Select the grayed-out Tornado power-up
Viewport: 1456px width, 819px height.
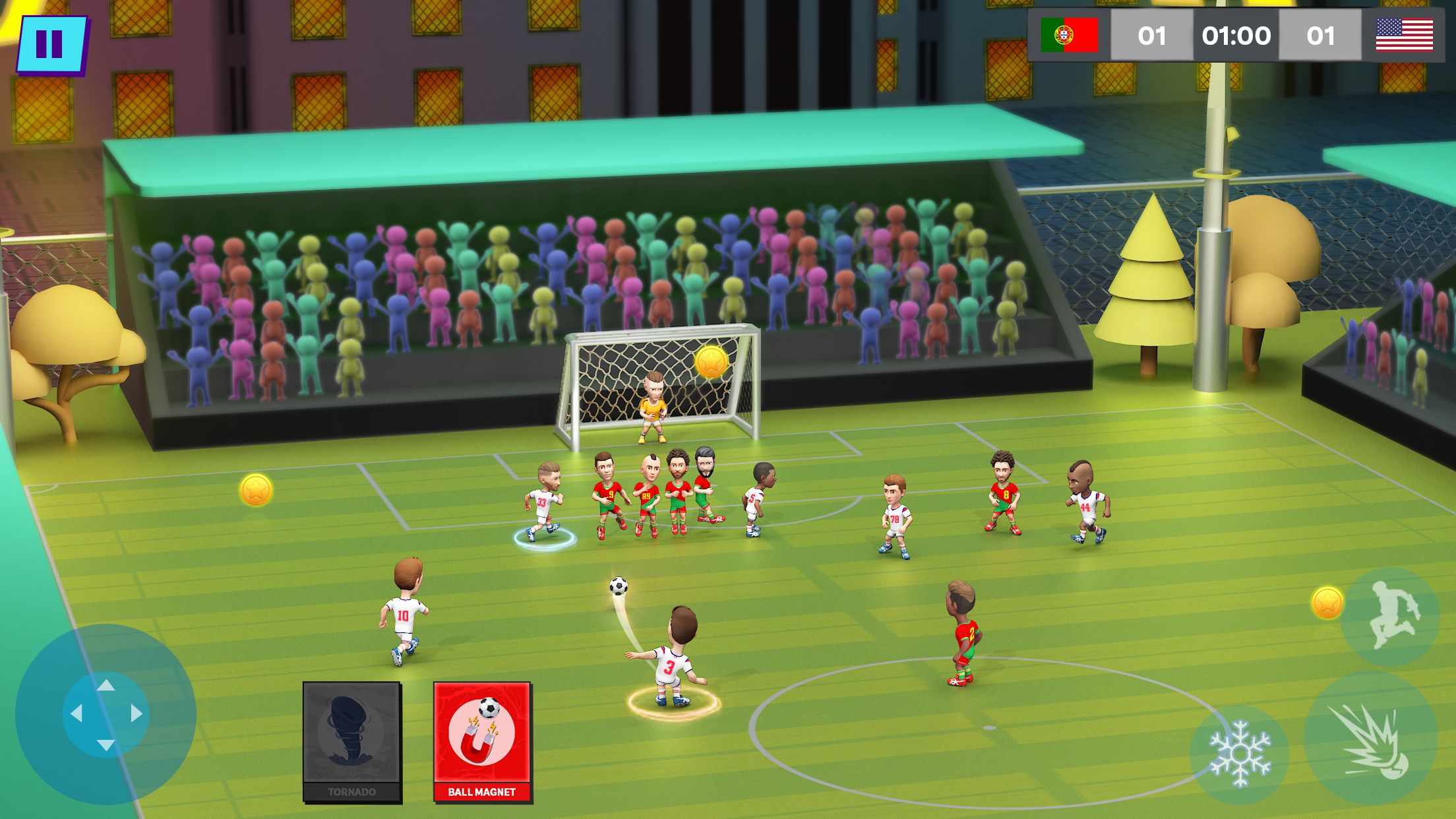point(351,734)
